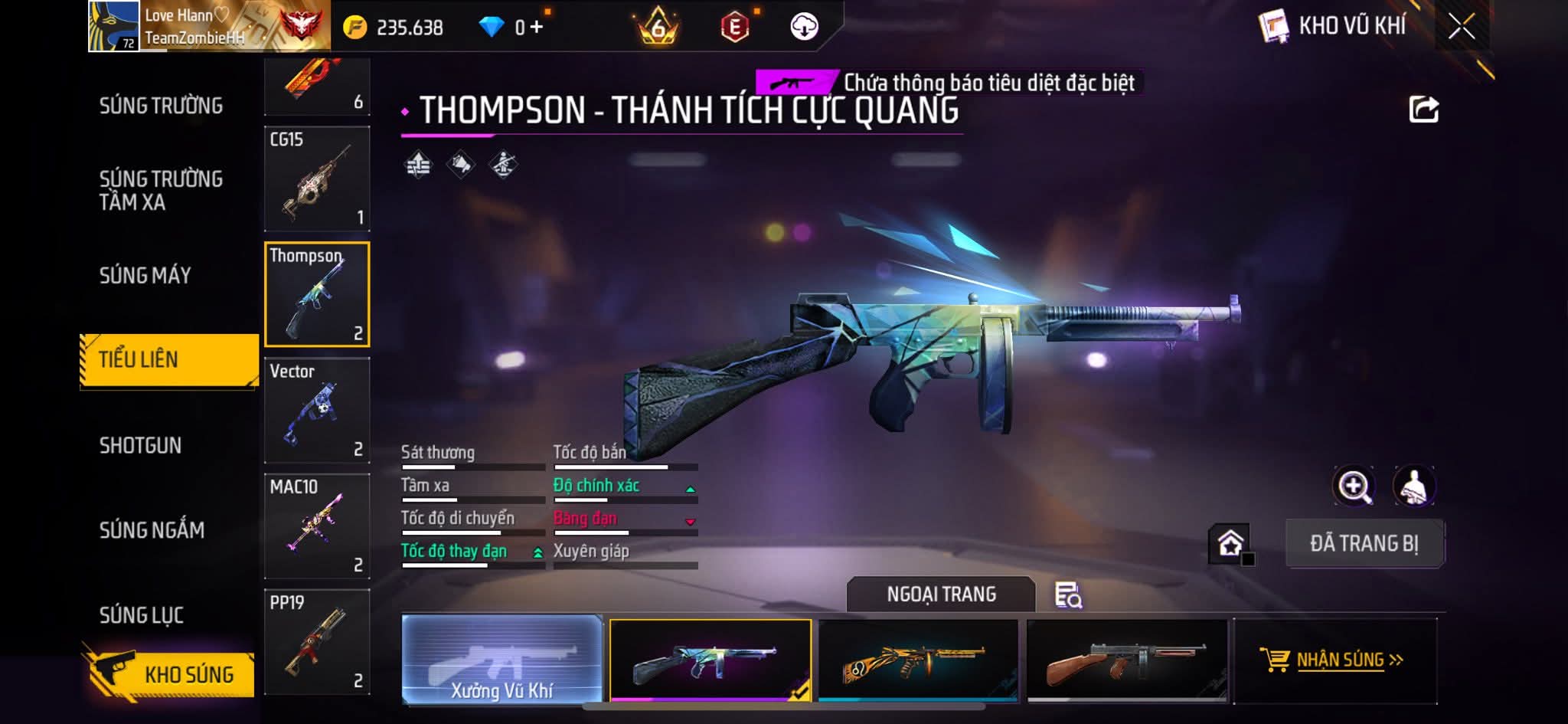Share the Thompson skin
The width and height of the screenshot is (1568, 724).
(x=1423, y=110)
